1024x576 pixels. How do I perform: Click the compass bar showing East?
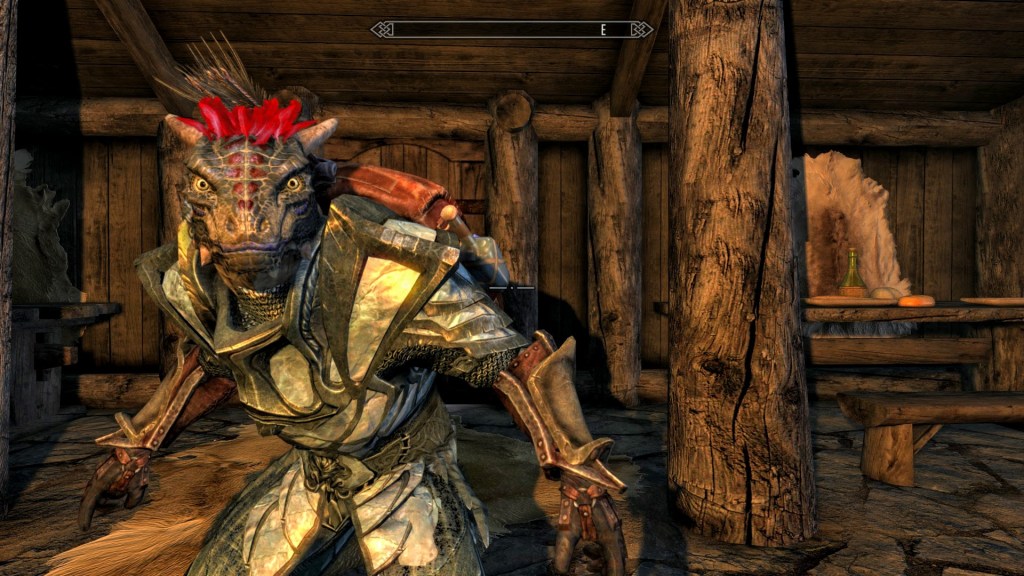click(511, 30)
